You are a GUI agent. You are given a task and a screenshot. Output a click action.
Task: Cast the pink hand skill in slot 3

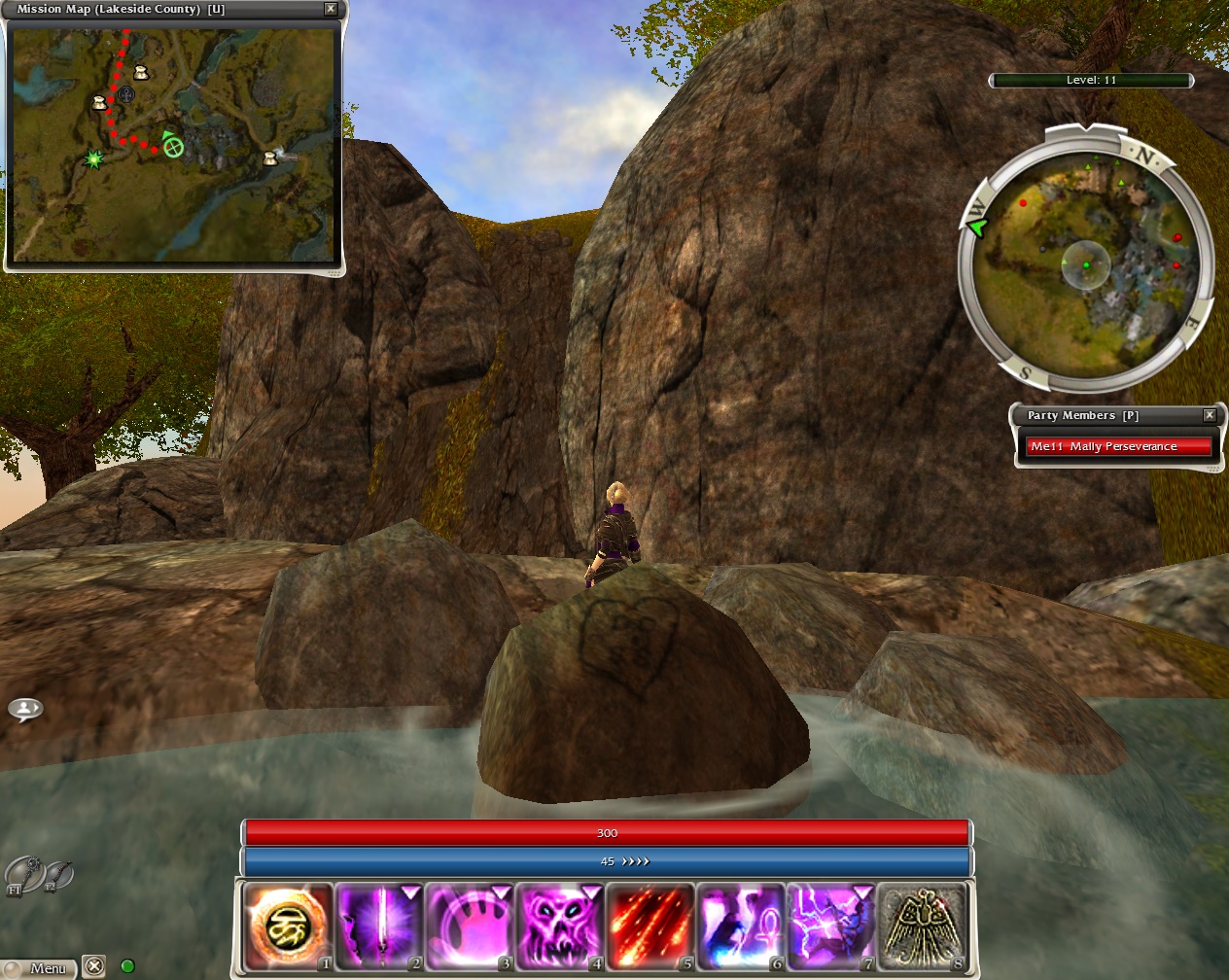469,927
